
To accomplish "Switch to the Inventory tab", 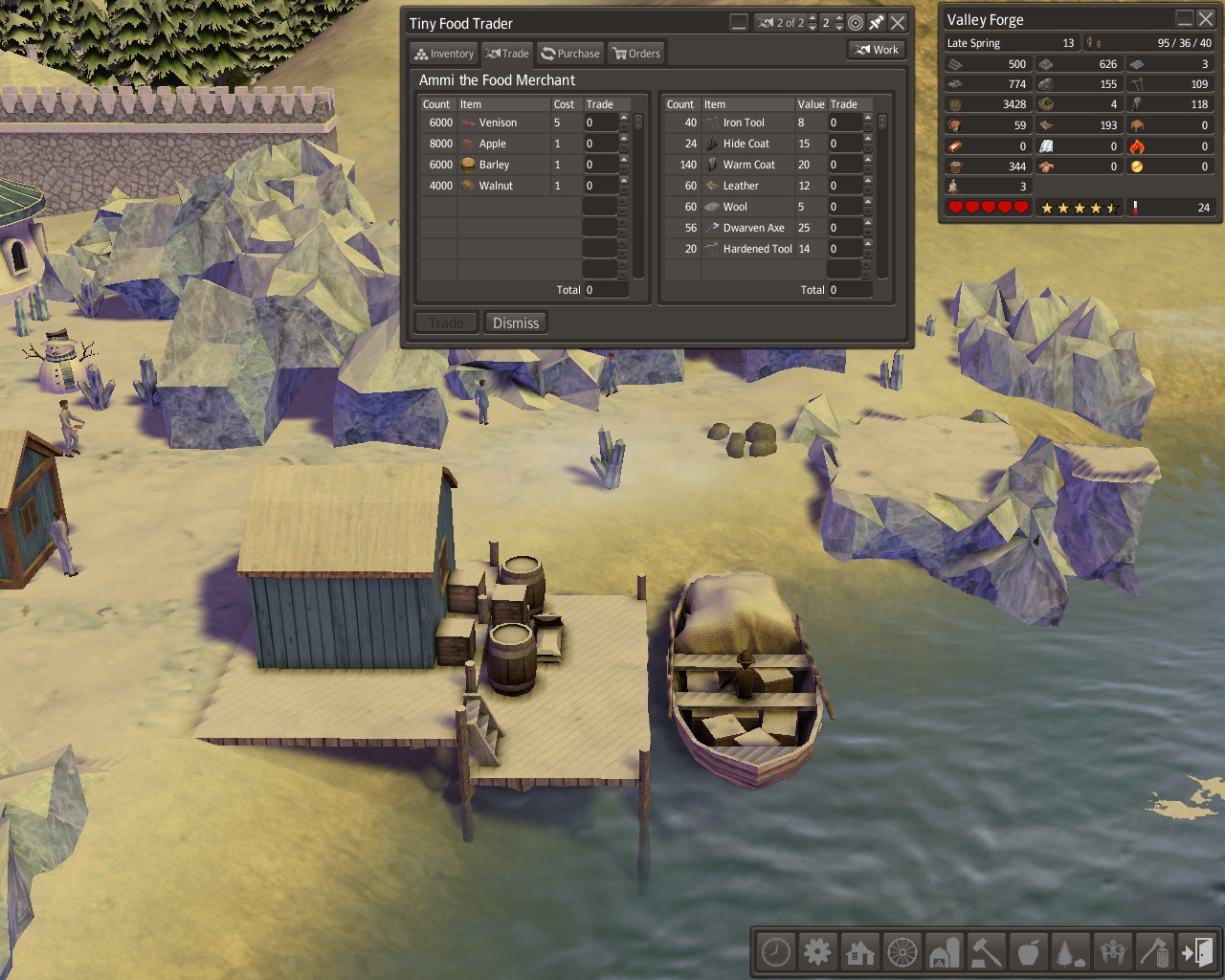I will click(443, 54).
